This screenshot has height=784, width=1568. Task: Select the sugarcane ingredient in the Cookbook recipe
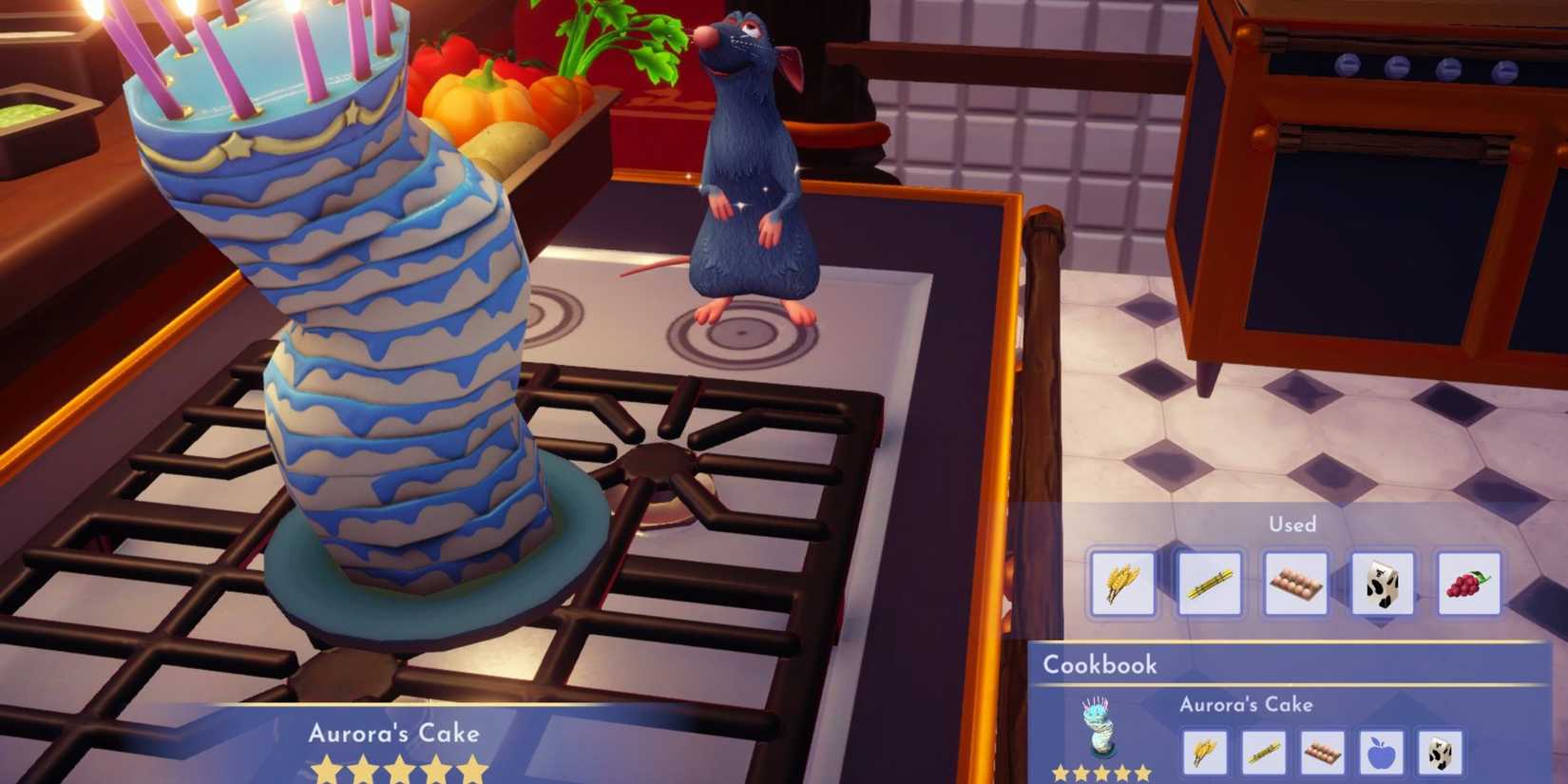point(1265,752)
